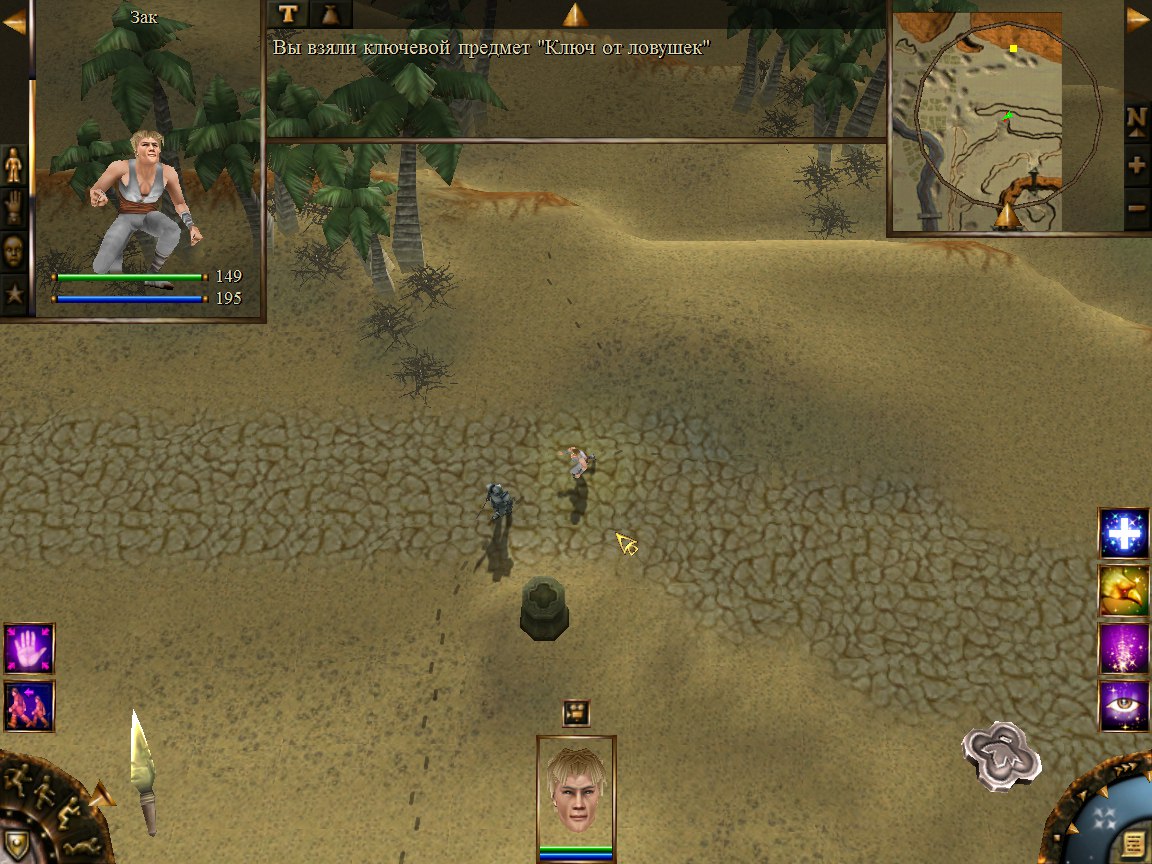1152x864 pixels.
Task: Cast the purple eye spell
Action: click(1124, 706)
